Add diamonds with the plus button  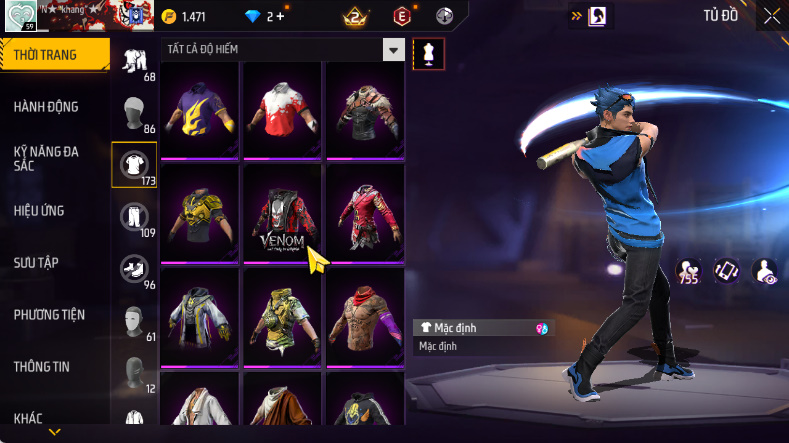[280, 17]
